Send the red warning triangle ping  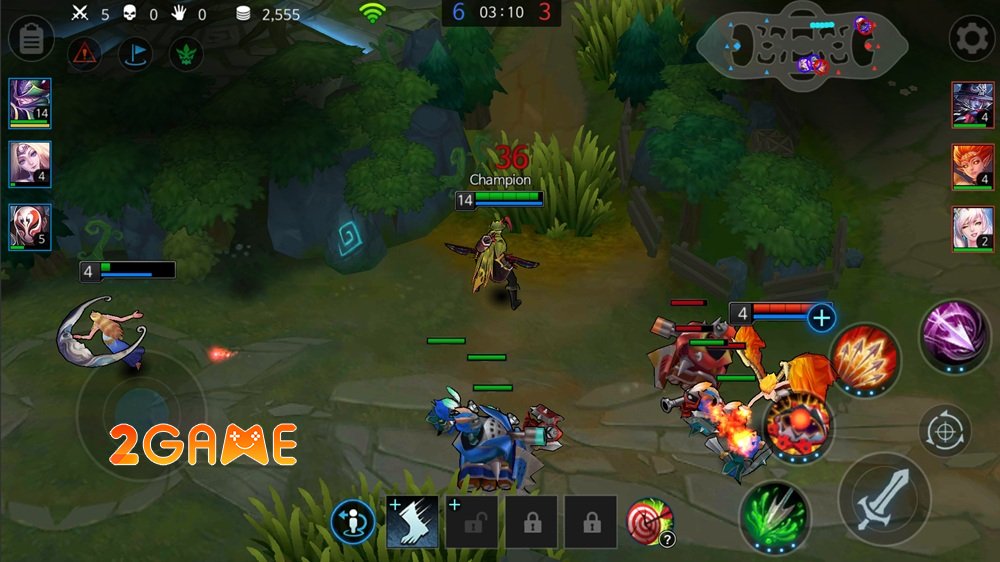tap(85, 54)
